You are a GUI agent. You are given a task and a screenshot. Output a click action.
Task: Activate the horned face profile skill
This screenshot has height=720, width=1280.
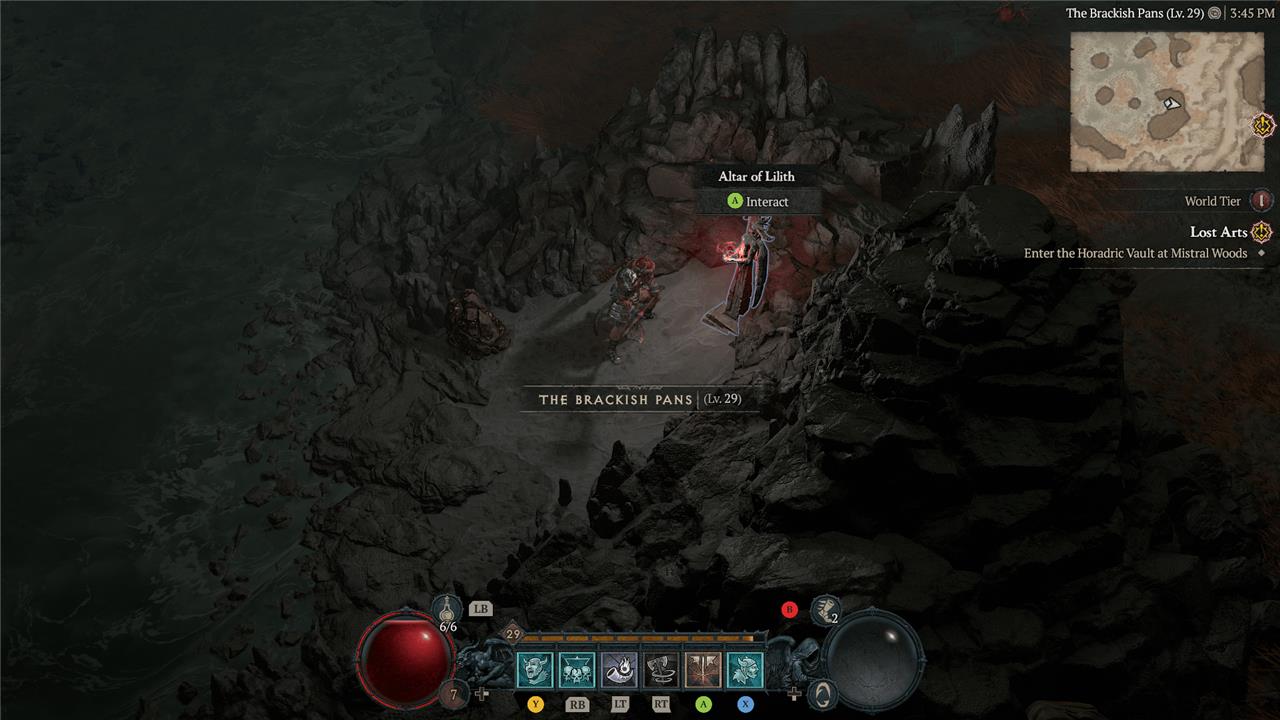click(745, 669)
